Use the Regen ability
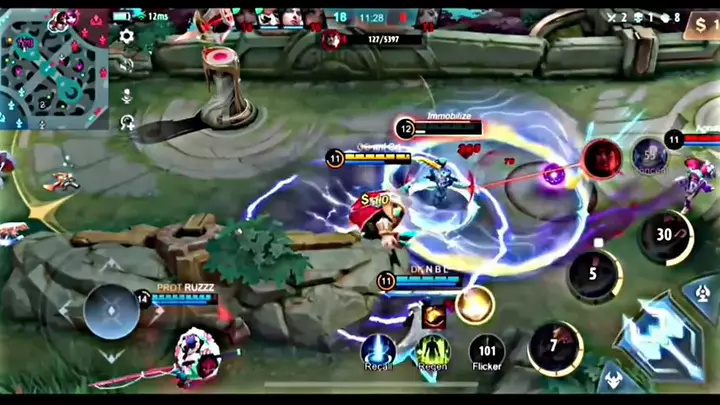This screenshot has height=405, width=720. (x=433, y=350)
